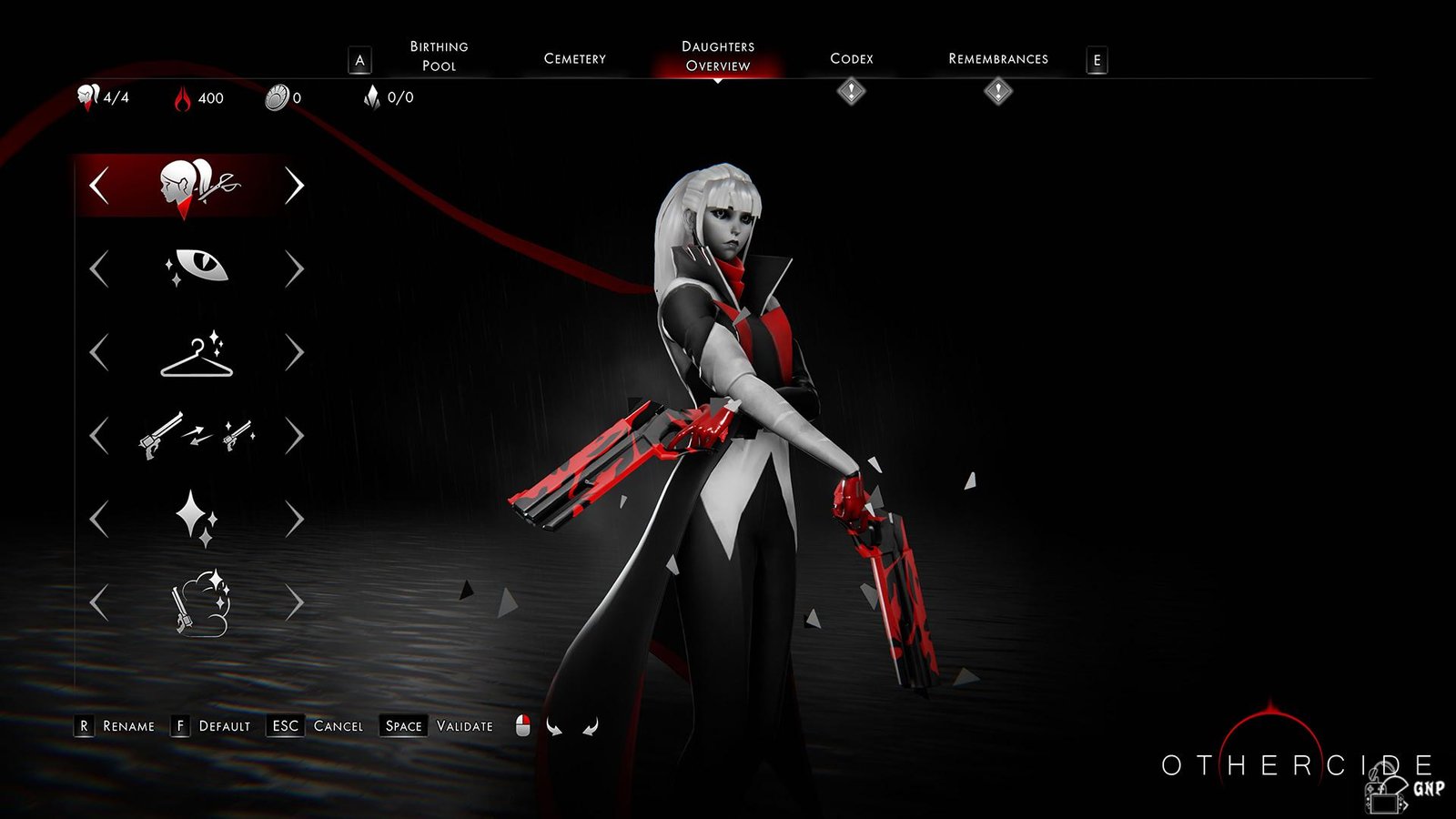1456x819 pixels.
Task: Choose the previous hairstyle option
Action: click(99, 186)
